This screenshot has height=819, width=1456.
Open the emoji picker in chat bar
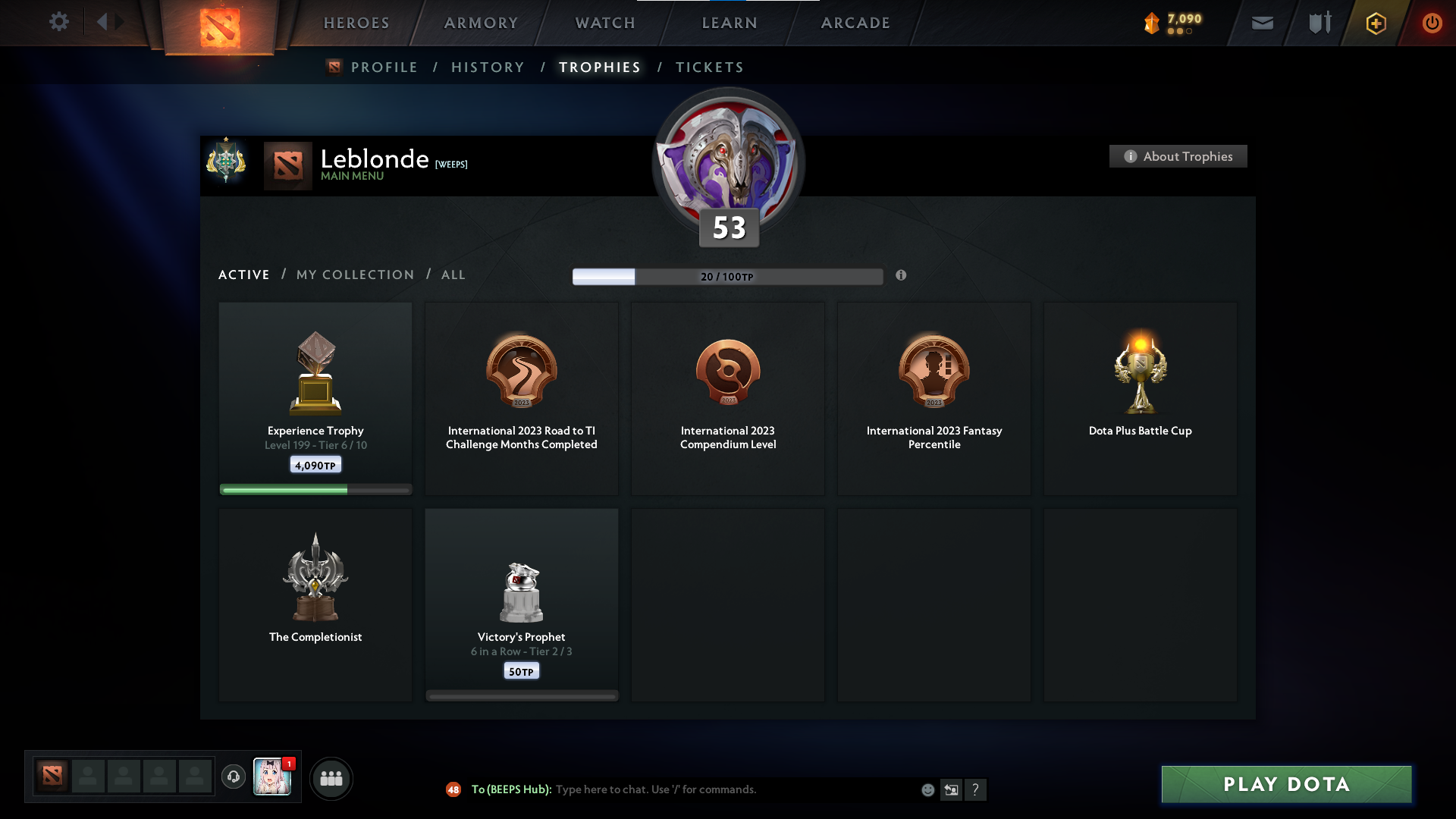927,789
